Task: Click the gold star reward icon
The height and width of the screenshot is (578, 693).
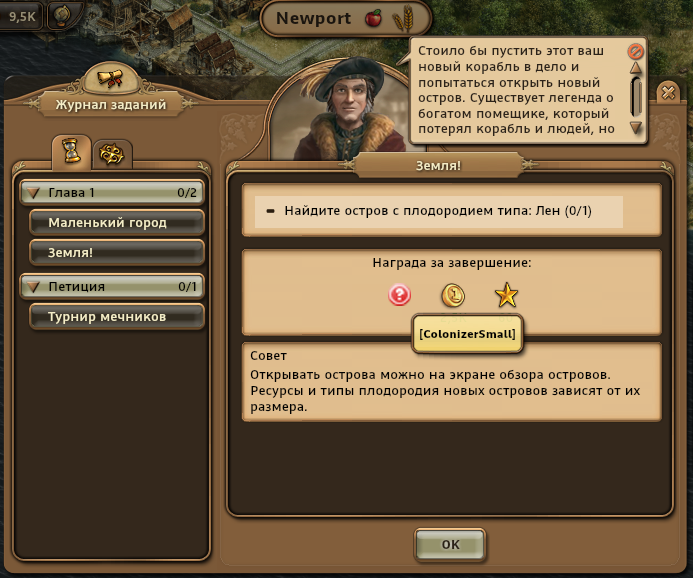Action: 506,295
